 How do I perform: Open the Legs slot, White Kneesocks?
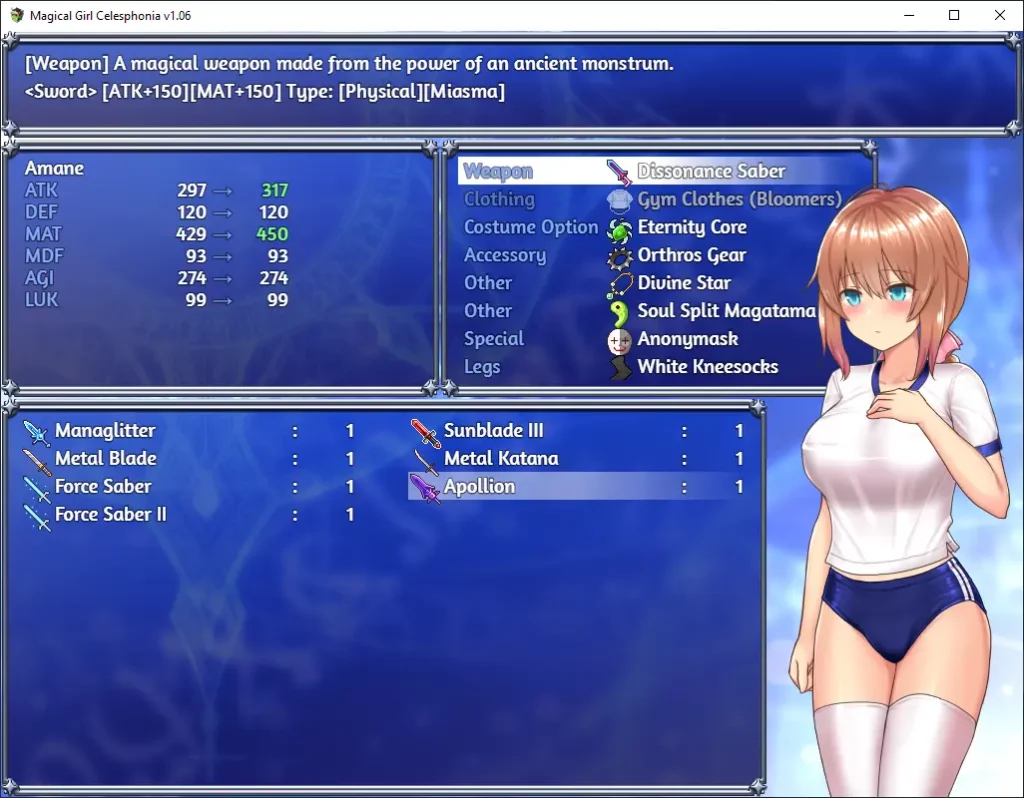coord(652,367)
